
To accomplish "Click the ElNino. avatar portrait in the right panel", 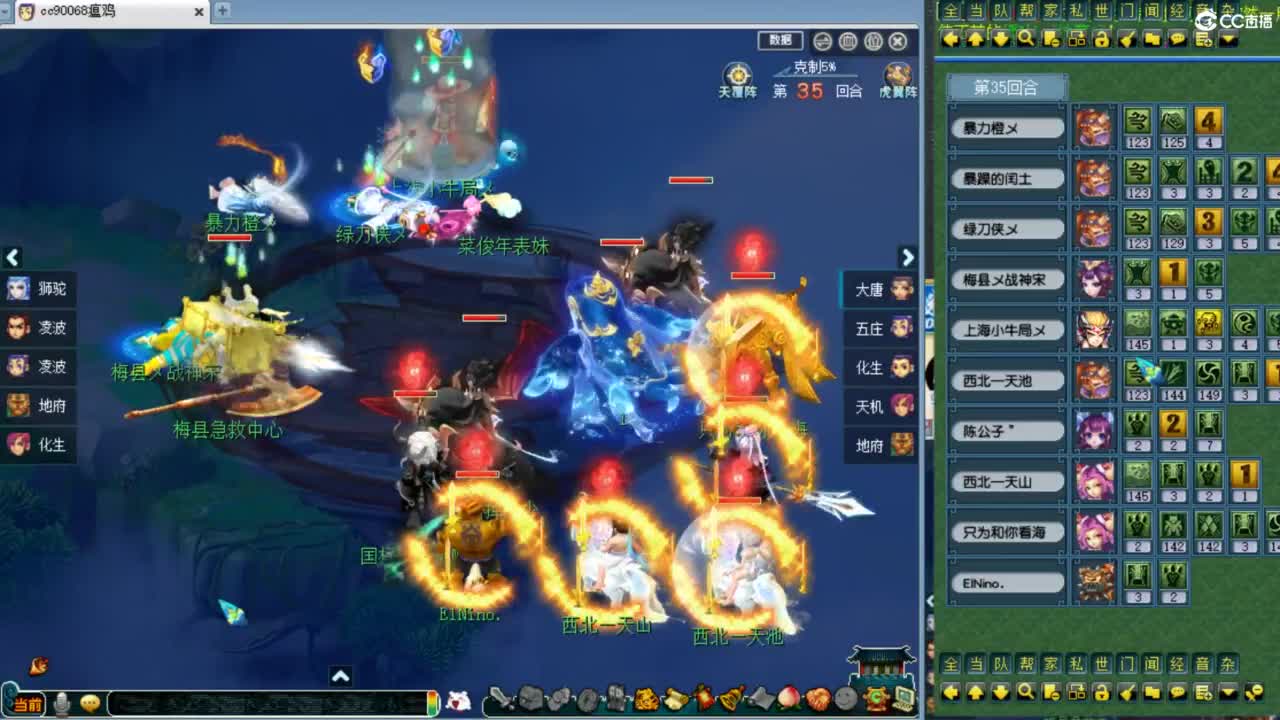I will click(x=1095, y=580).
